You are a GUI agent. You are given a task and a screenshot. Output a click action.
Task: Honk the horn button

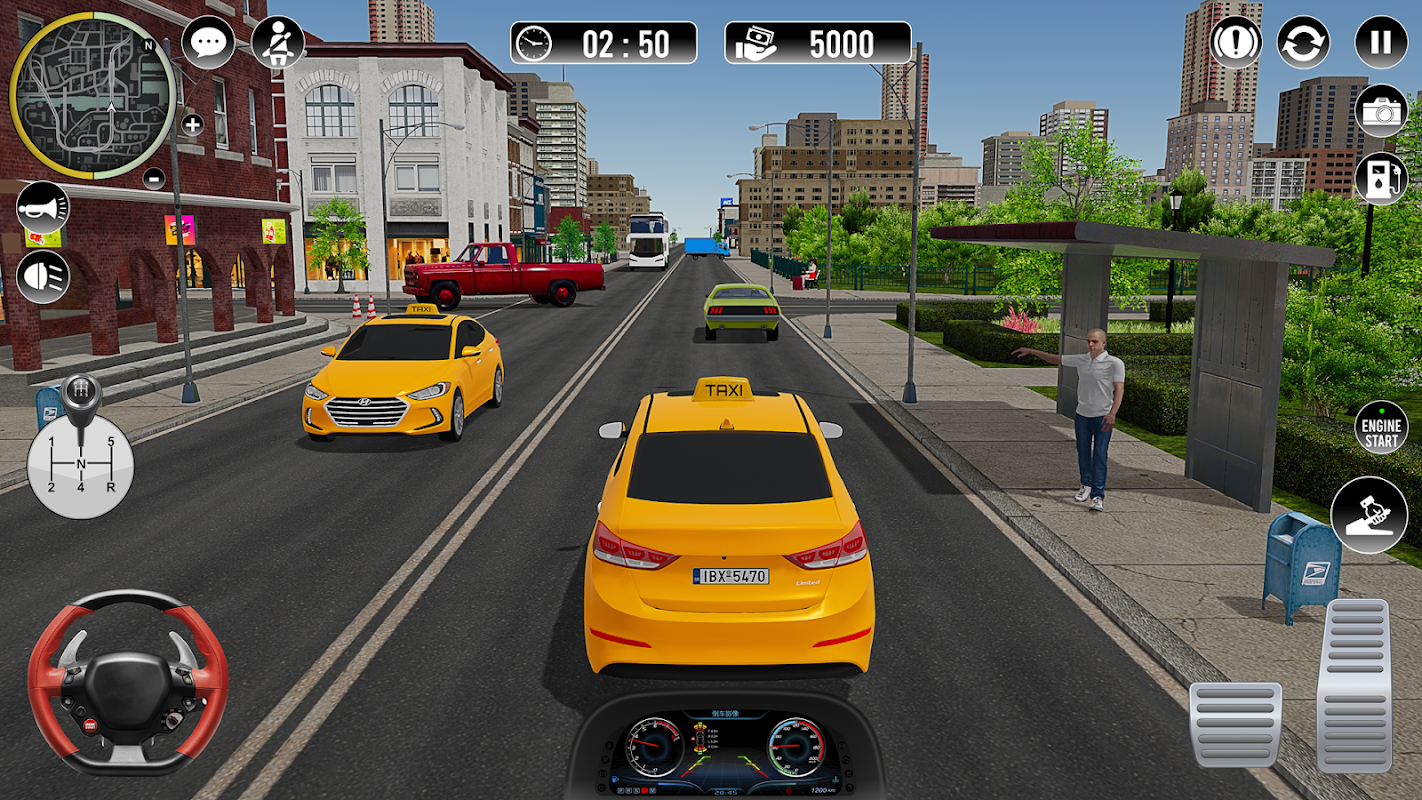click(x=43, y=207)
